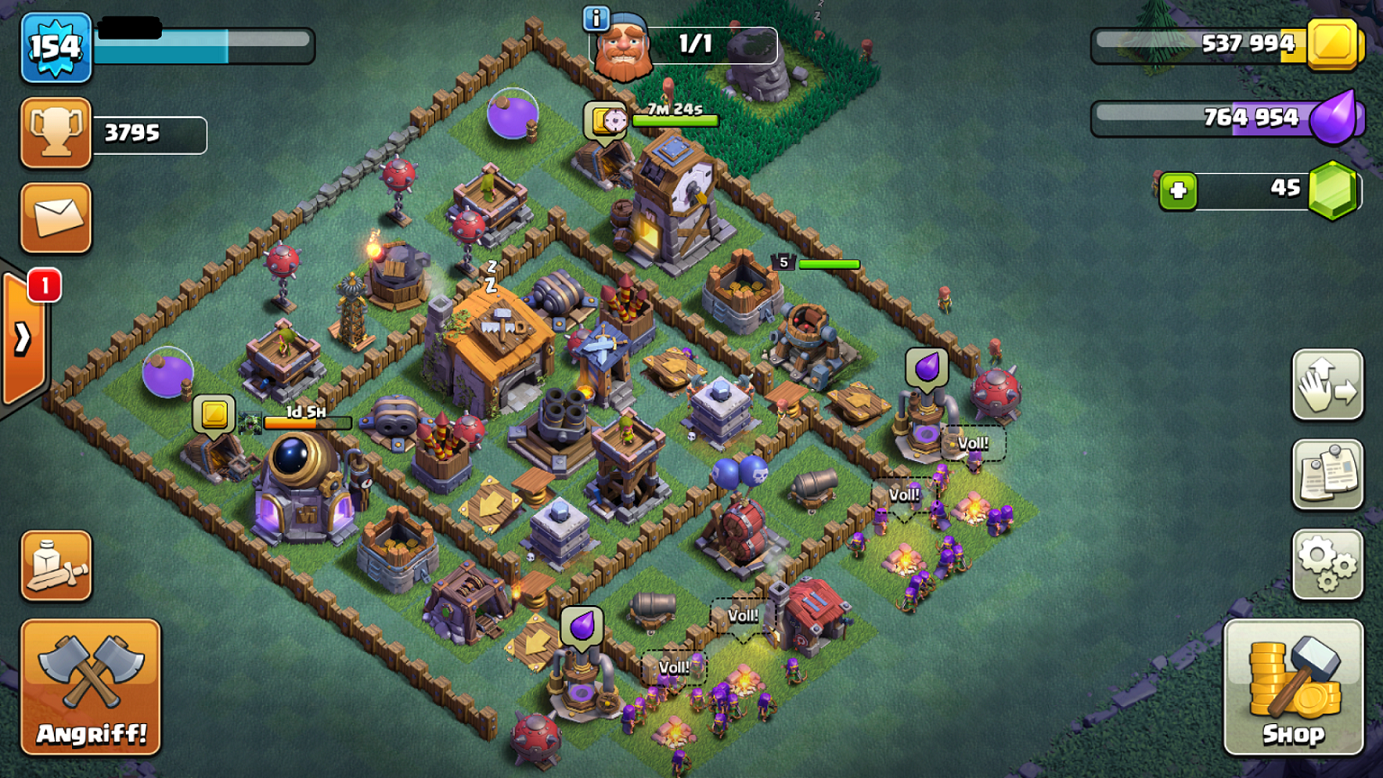Open the layout editor hand button

point(1327,385)
